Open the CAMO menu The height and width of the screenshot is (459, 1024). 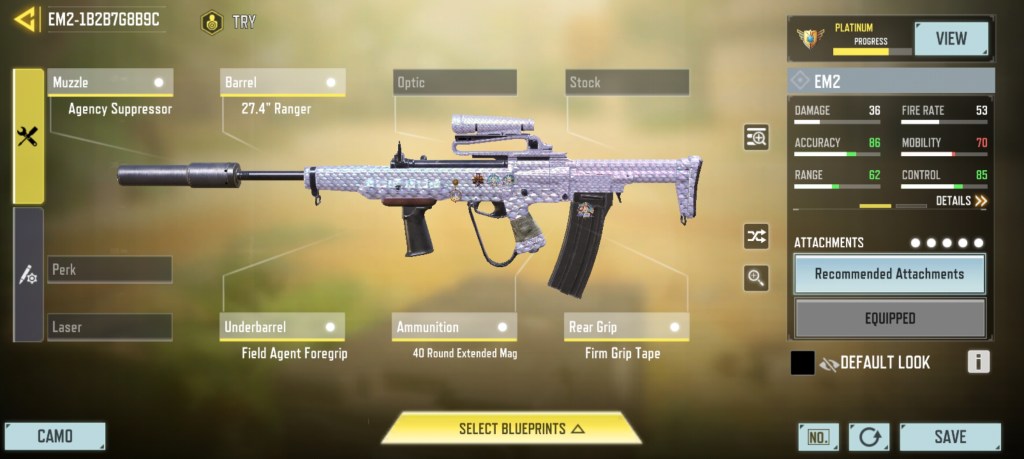[55, 436]
